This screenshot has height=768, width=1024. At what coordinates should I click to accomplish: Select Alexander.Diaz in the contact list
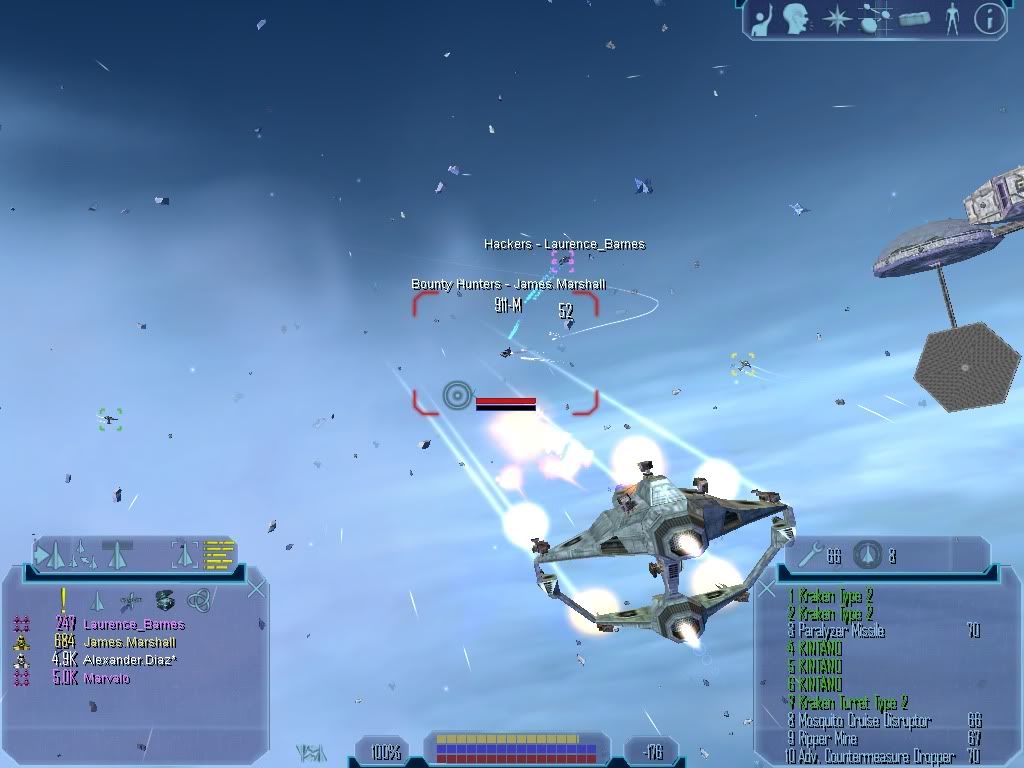tap(129, 661)
